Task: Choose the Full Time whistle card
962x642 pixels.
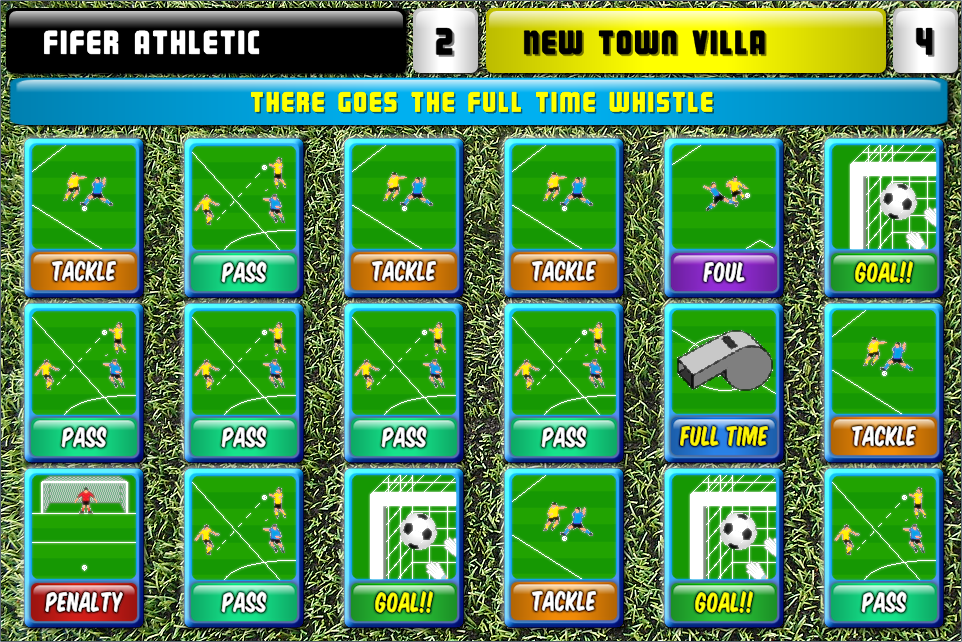Action: click(723, 382)
